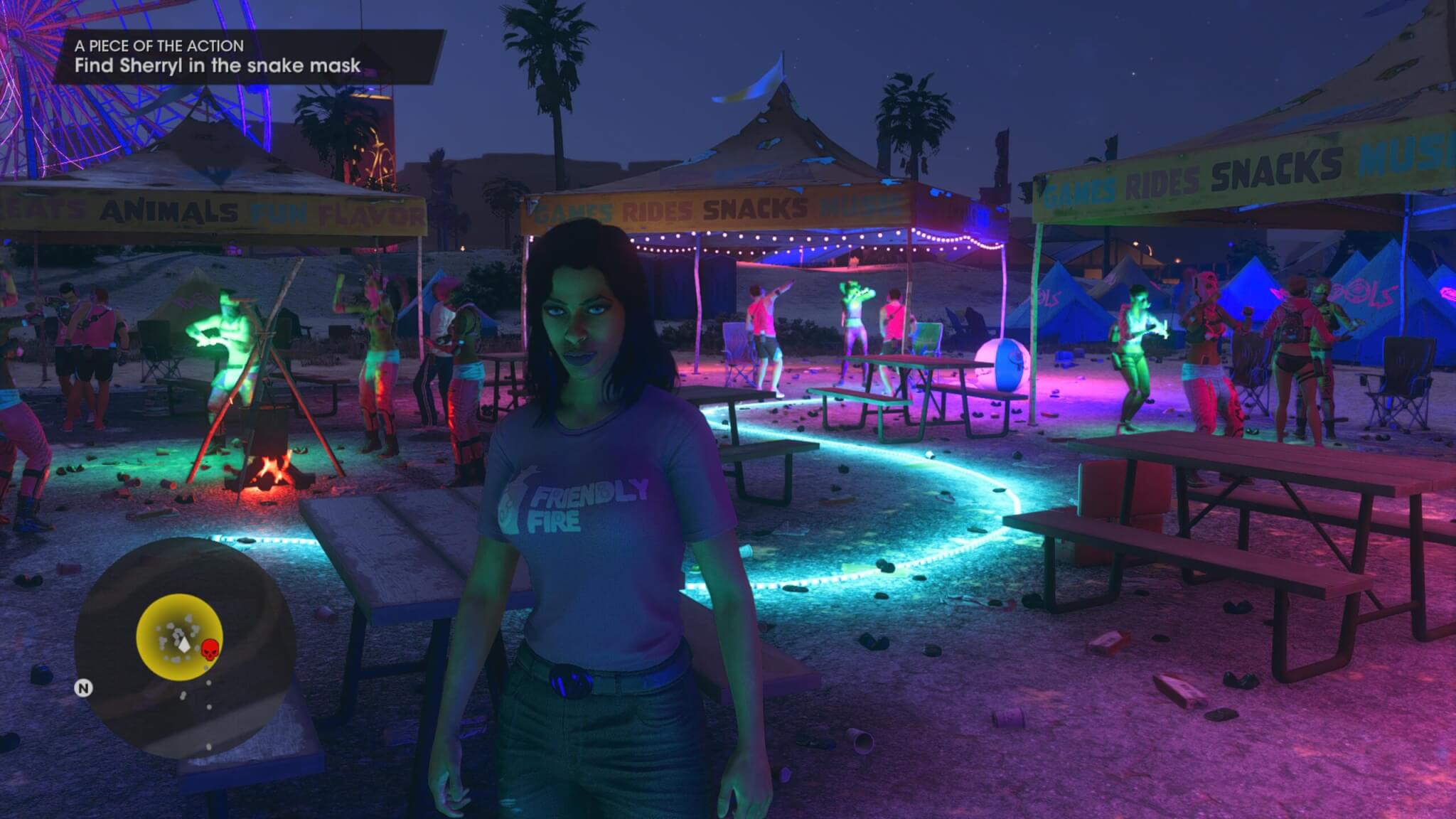Select the red skull marker on minimap

point(210,648)
